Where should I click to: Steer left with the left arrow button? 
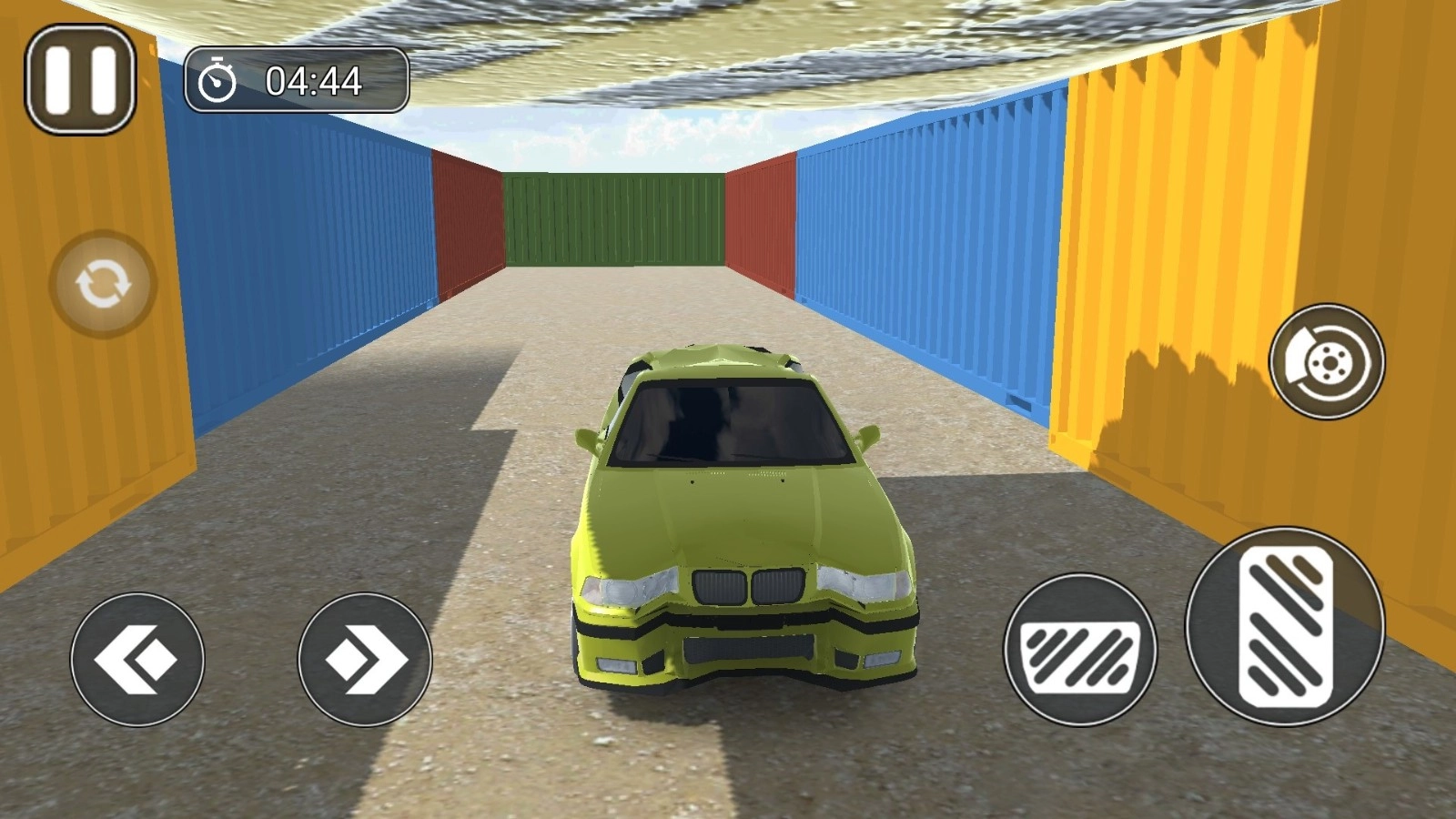(x=137, y=660)
